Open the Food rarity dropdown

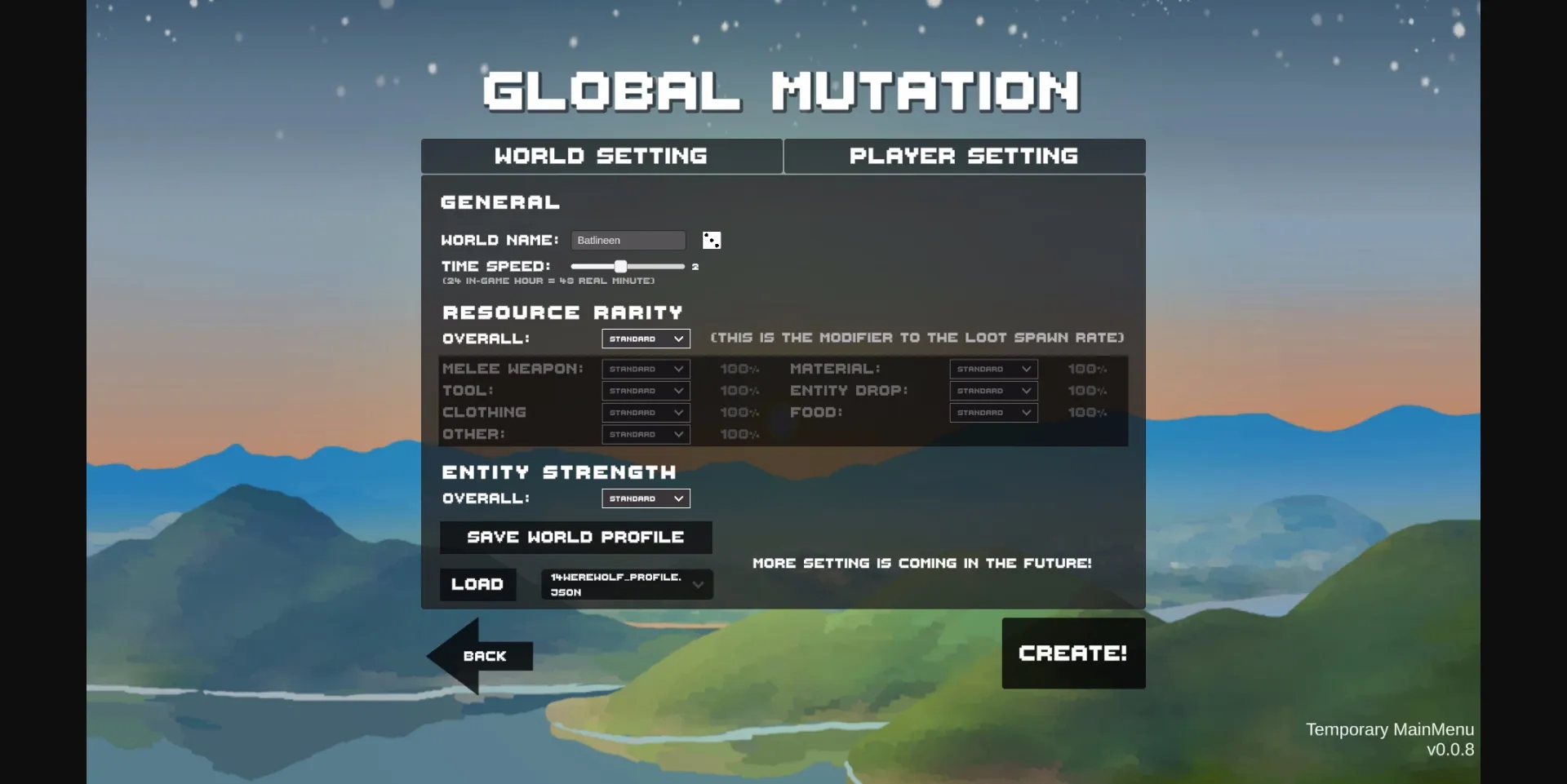pos(992,412)
